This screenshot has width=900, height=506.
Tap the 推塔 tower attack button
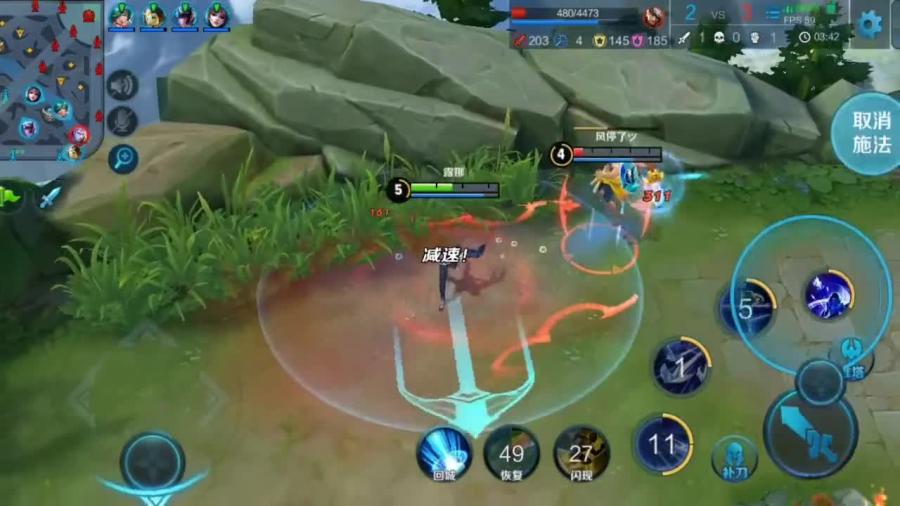[851, 361]
